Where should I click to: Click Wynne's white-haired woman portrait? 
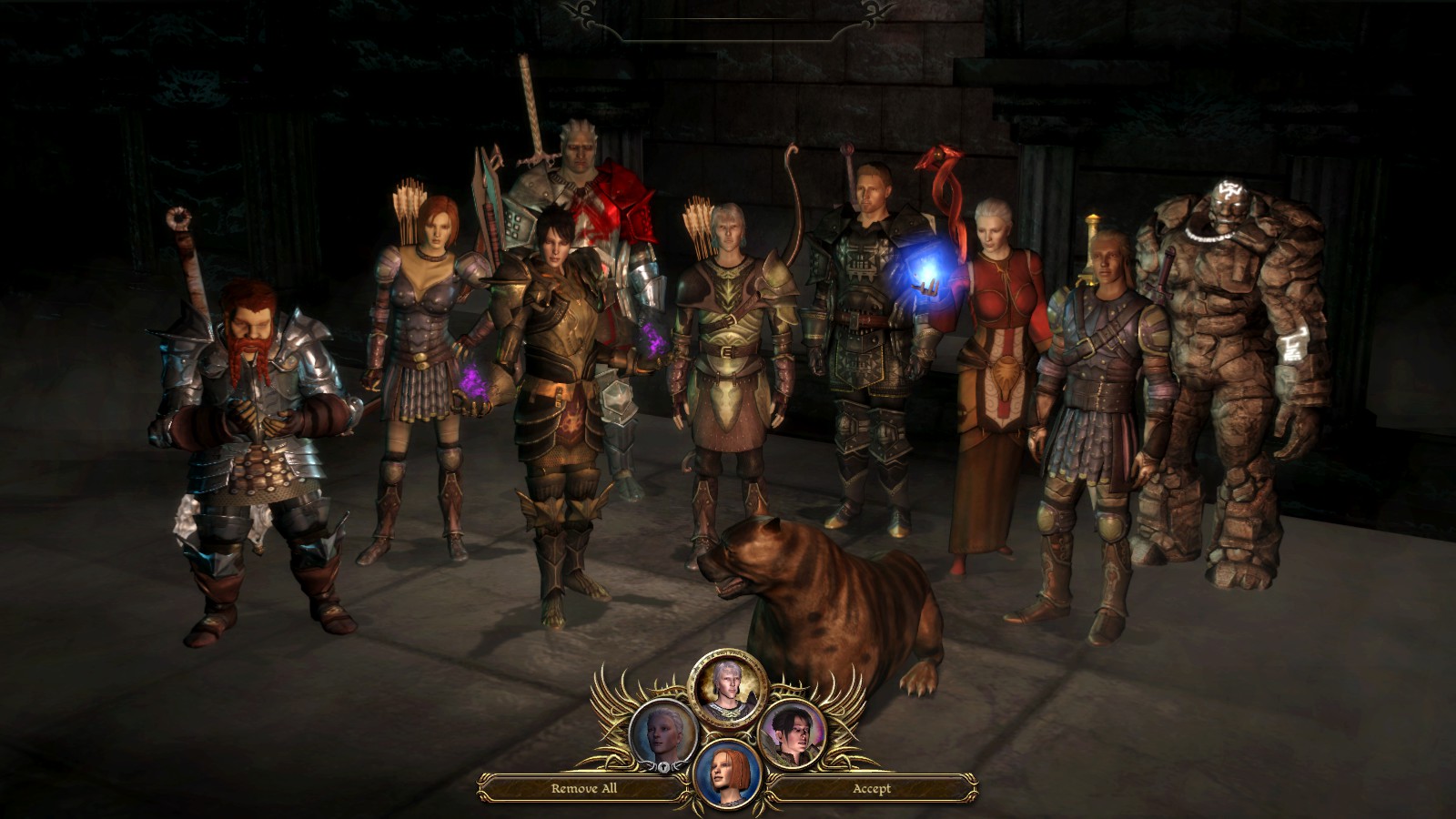coord(663,734)
